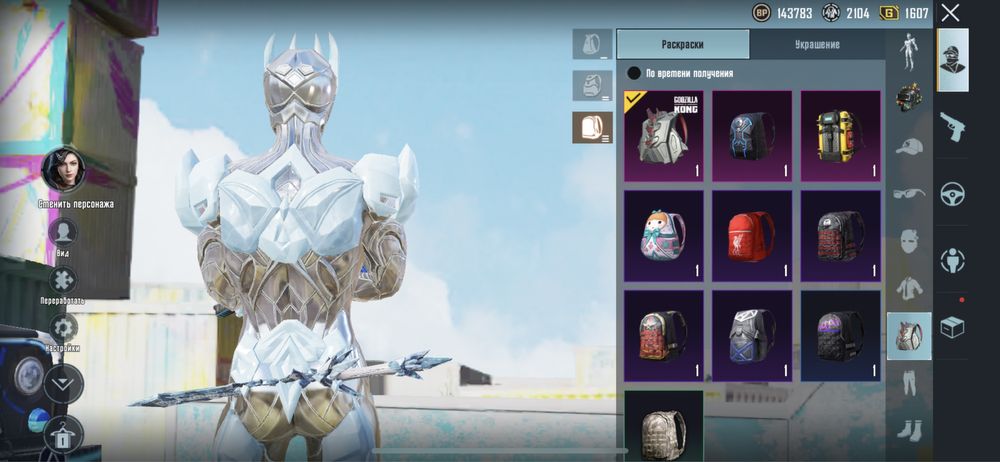The width and height of the screenshot is (1000, 462).
Task: Choose the pants clothing category
Action: click(909, 382)
